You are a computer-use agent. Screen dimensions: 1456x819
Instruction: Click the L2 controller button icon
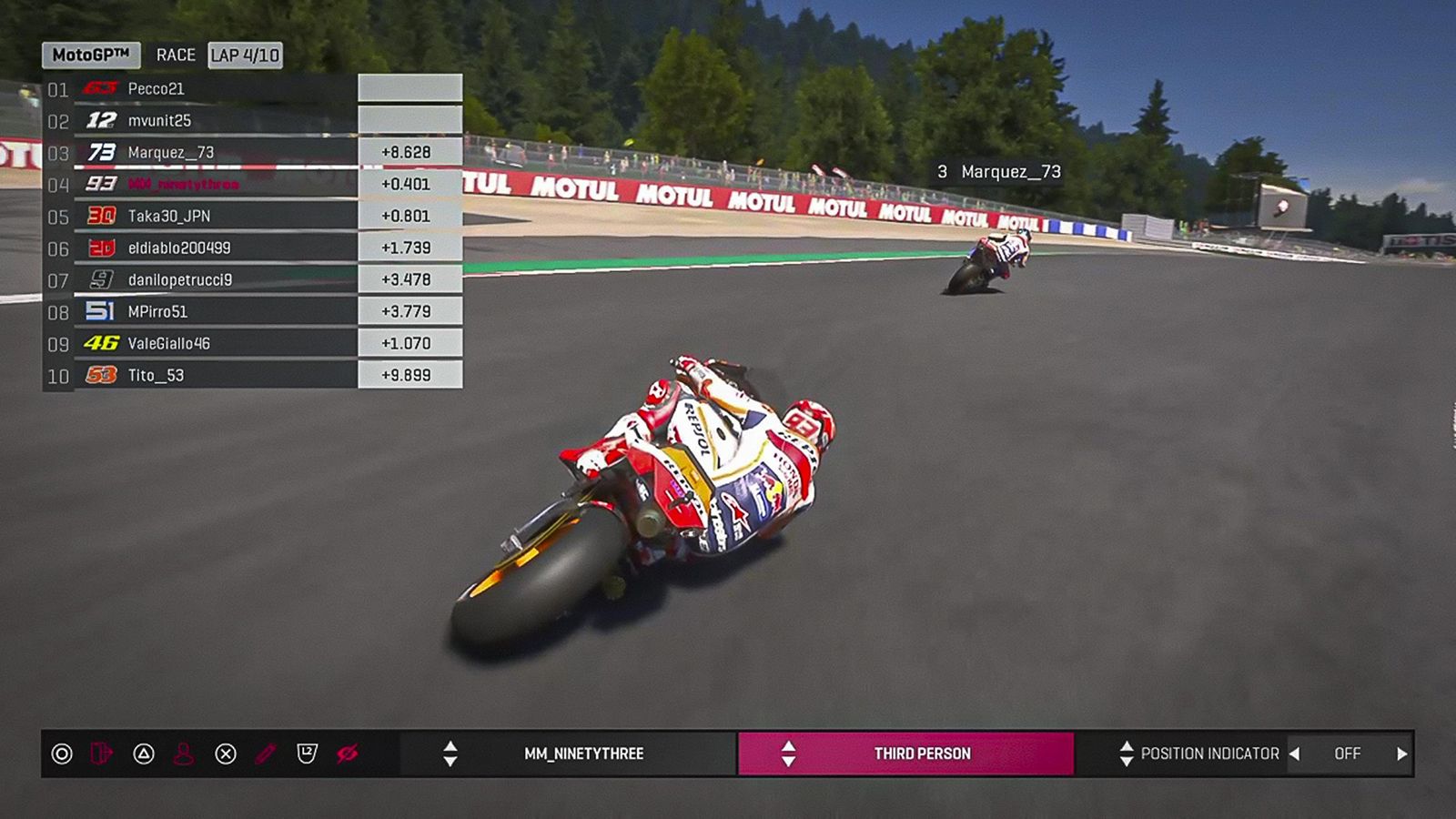(308, 753)
